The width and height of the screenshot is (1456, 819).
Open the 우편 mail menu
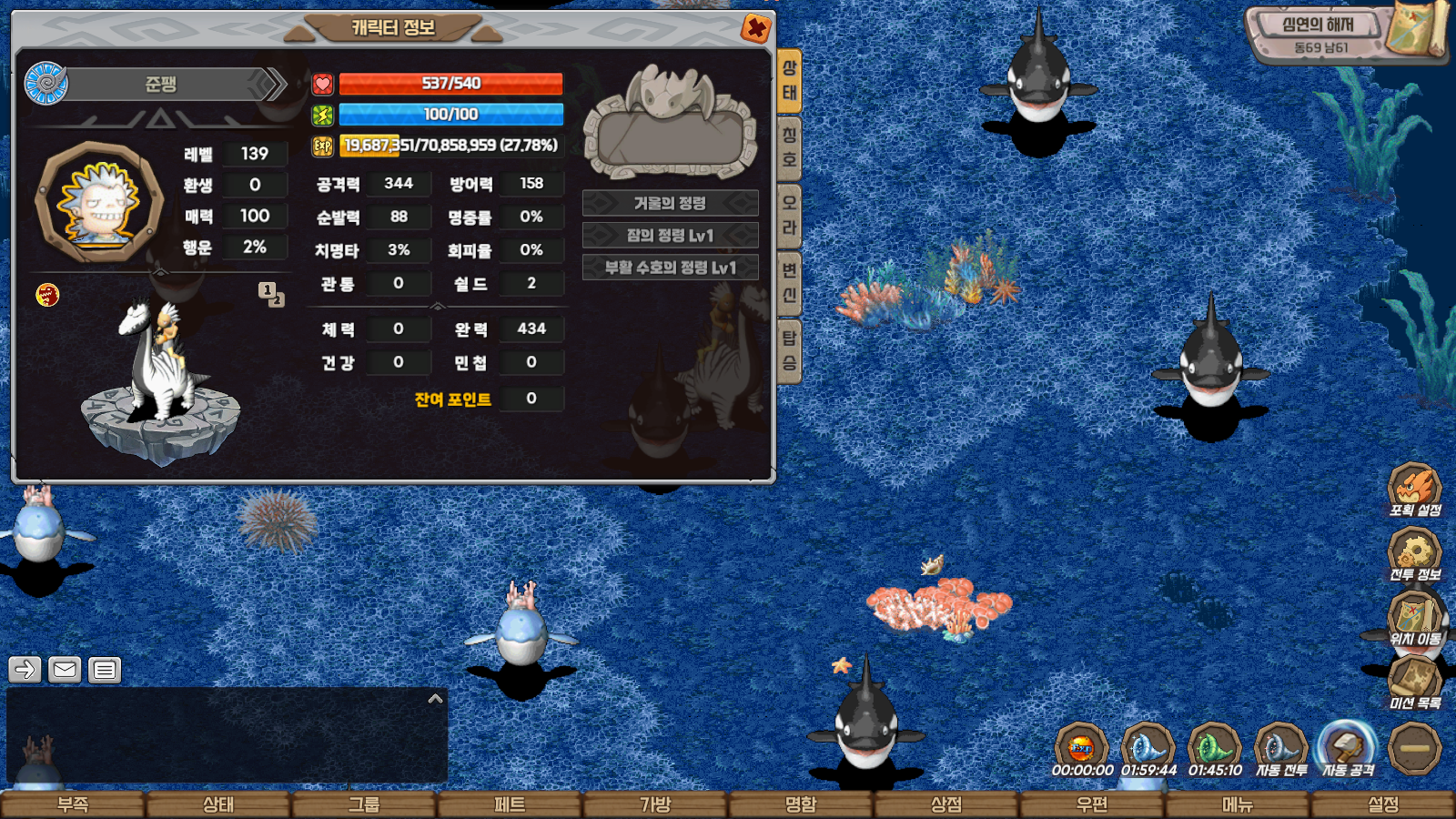[1092, 804]
